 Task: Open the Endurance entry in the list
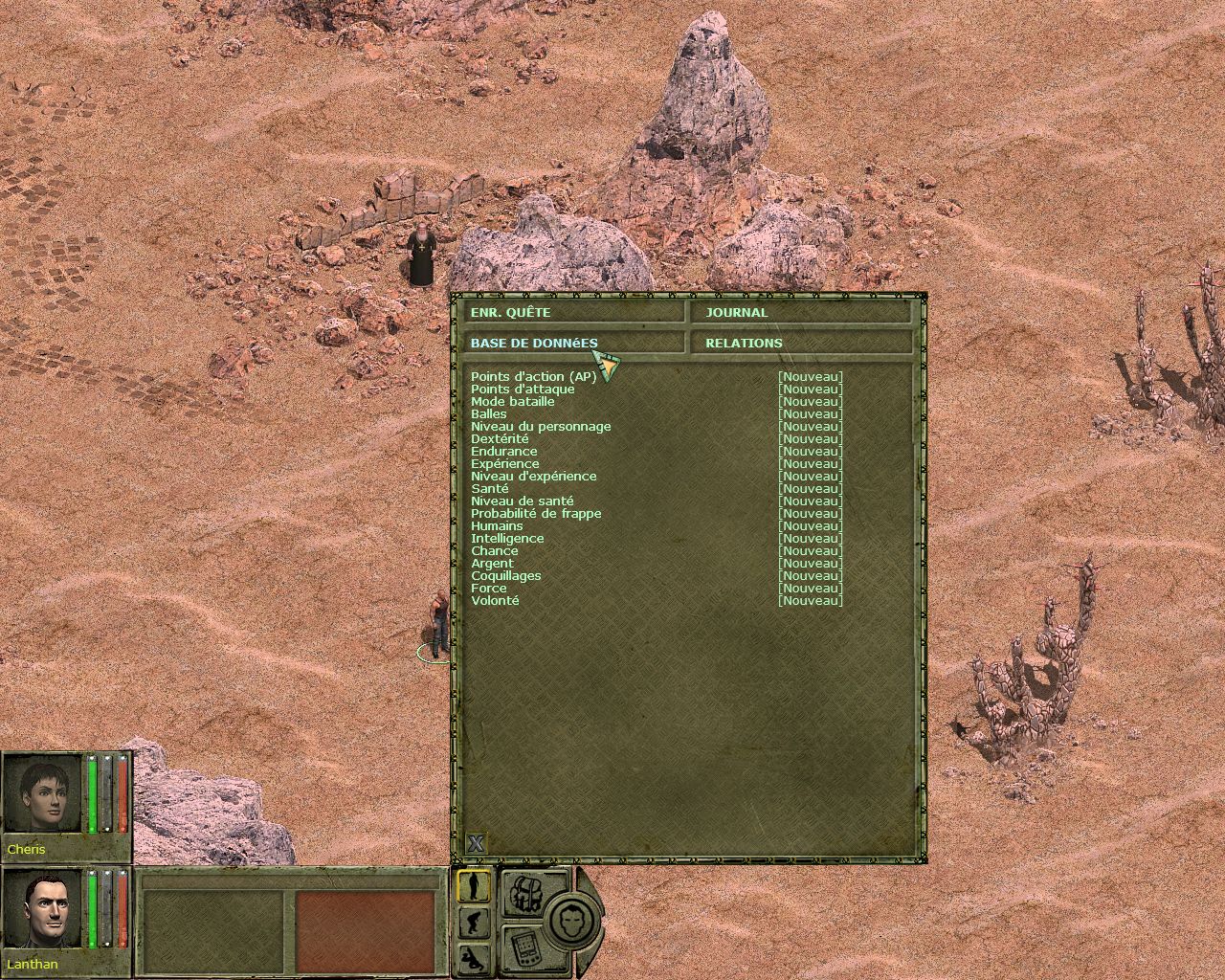click(503, 451)
